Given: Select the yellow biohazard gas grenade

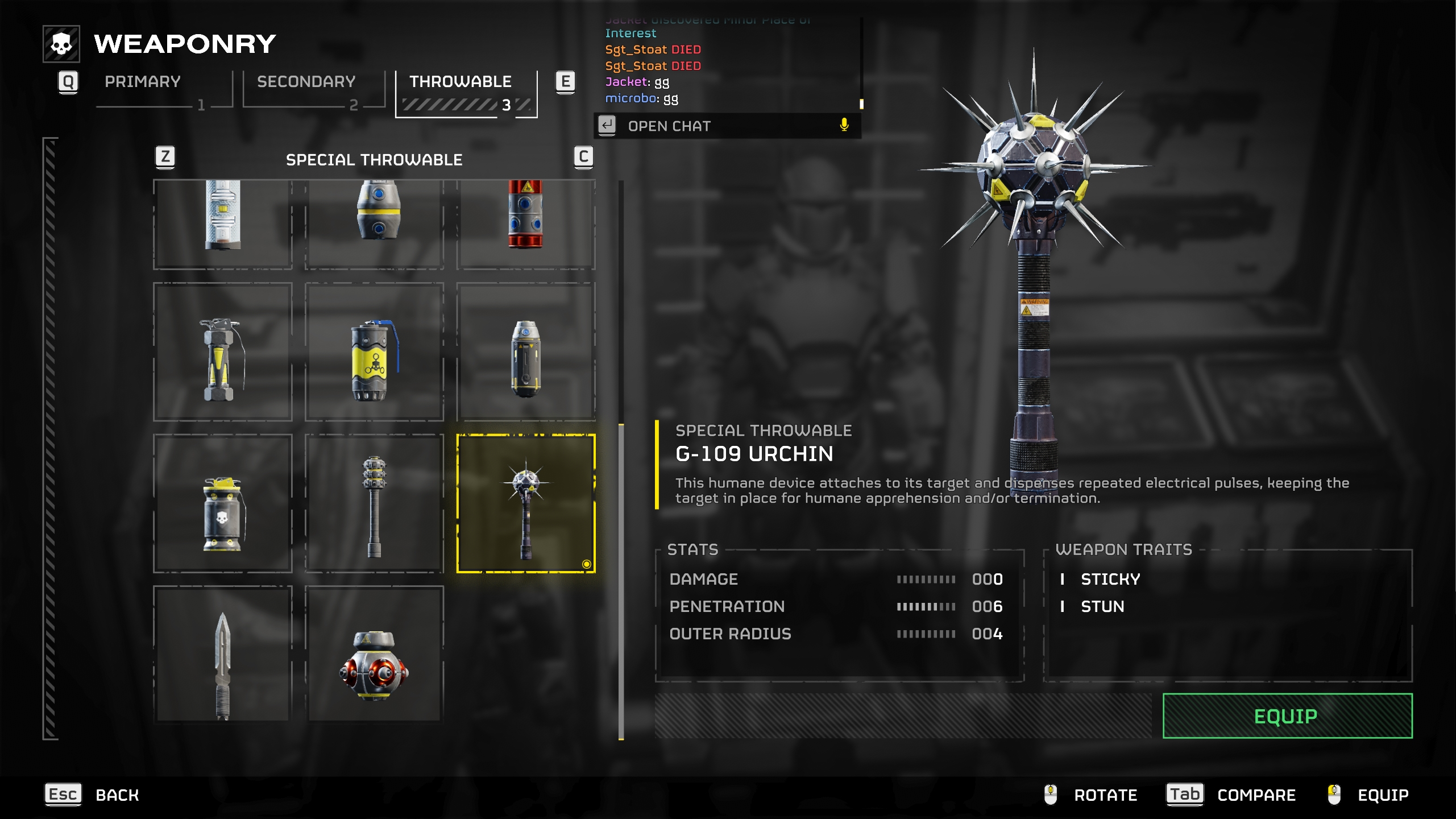Looking at the screenshot, I should [x=374, y=353].
